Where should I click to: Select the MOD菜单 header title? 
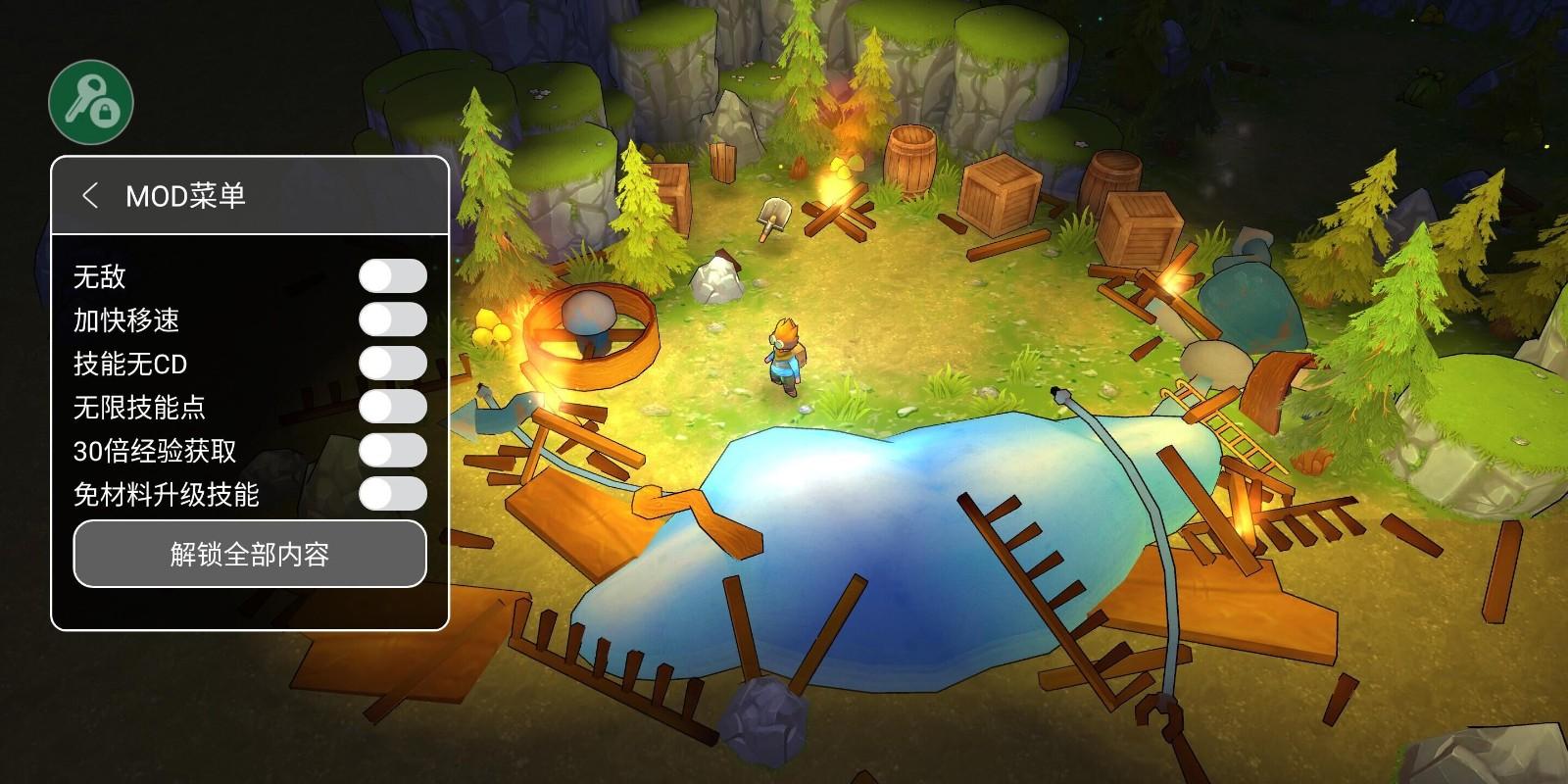pyautogui.click(x=188, y=194)
